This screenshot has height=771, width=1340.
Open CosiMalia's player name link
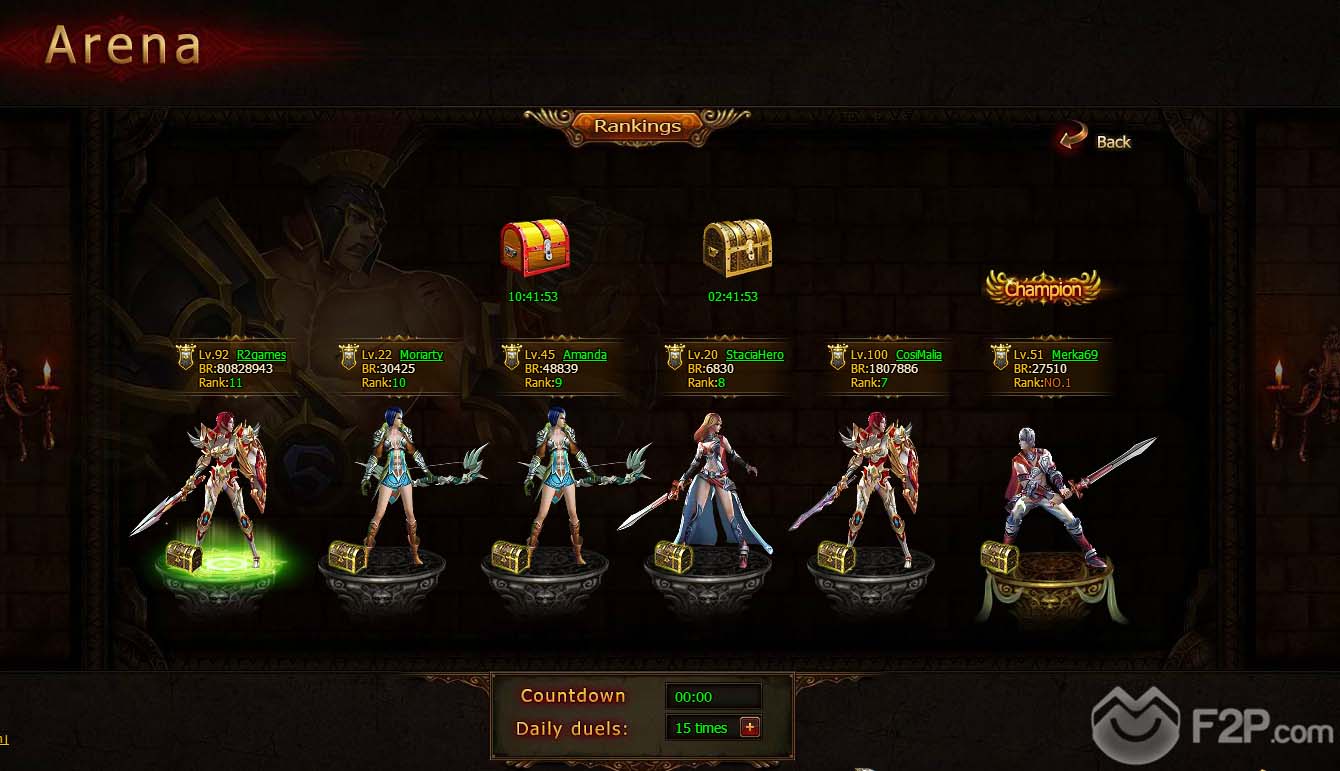918,355
